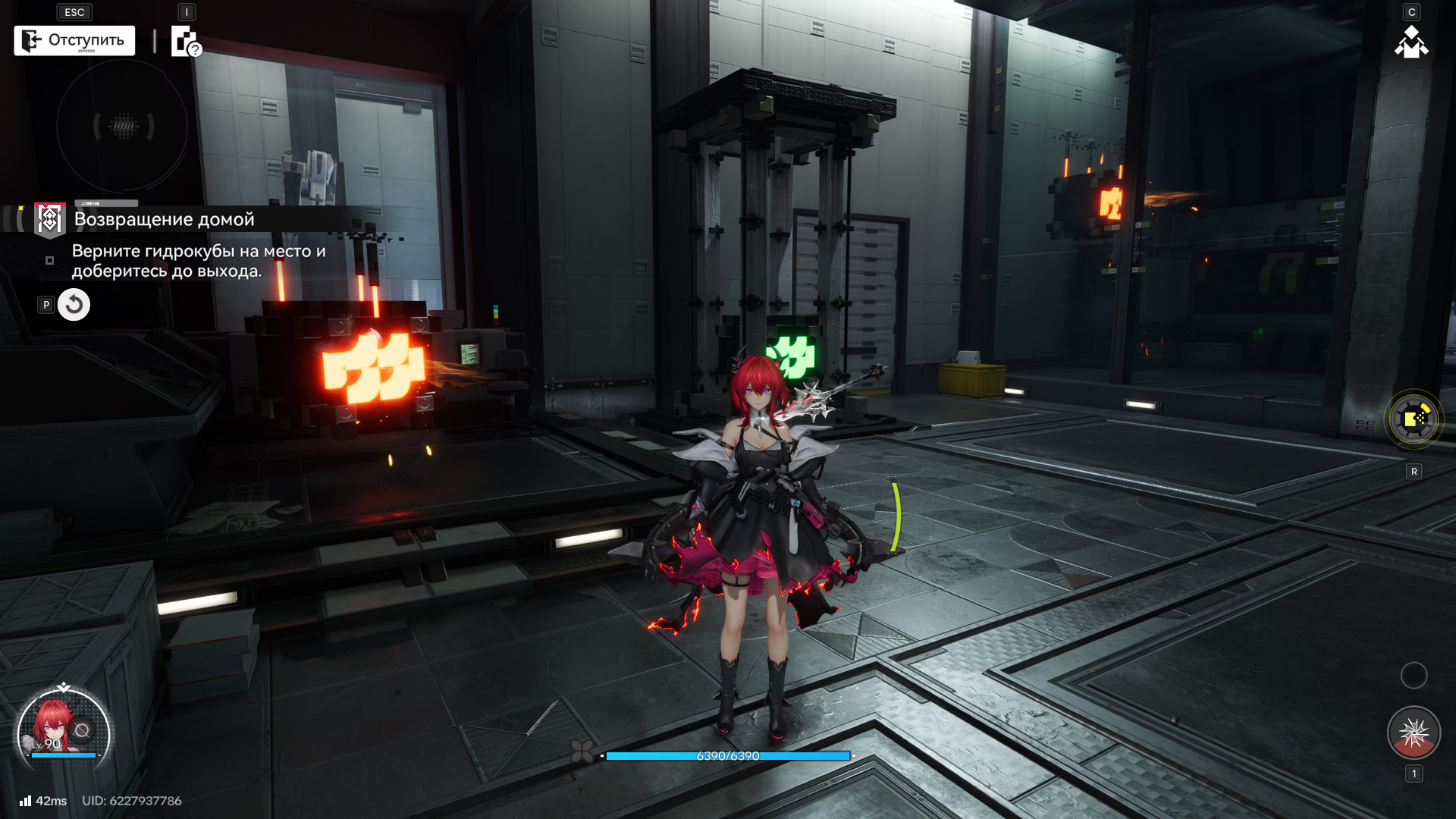This screenshot has height=819, width=1456.
Task: Activate the yellow cube gadget skill
Action: [x=1414, y=419]
